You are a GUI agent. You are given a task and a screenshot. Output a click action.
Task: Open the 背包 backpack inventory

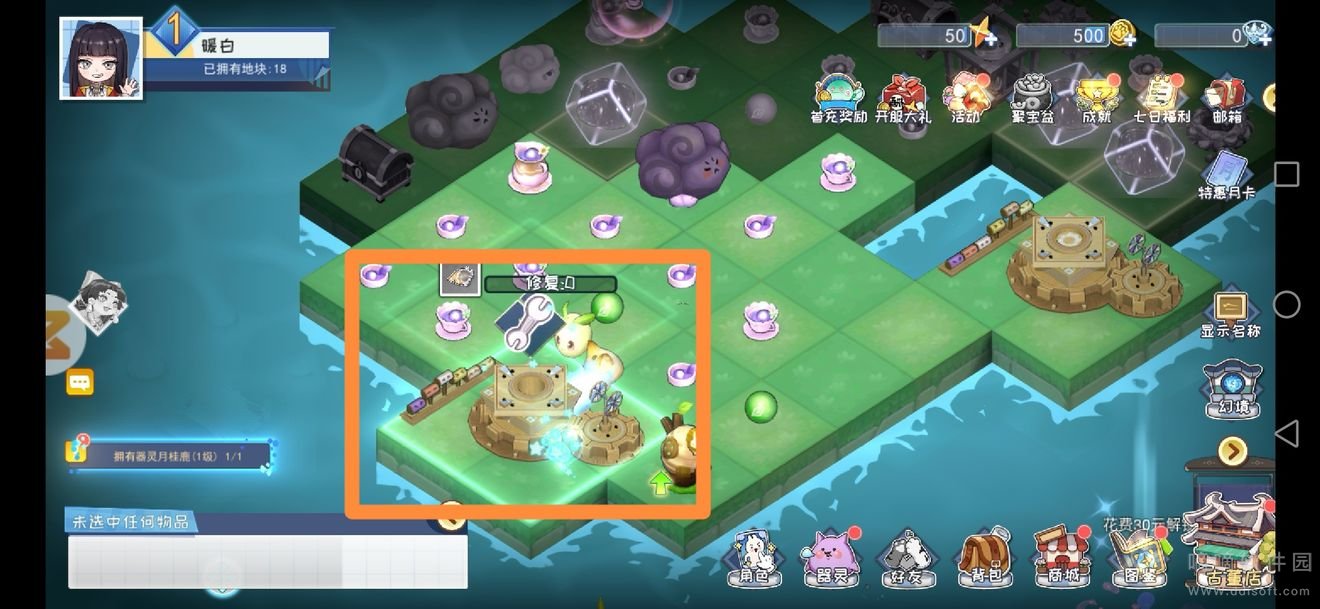point(984,558)
